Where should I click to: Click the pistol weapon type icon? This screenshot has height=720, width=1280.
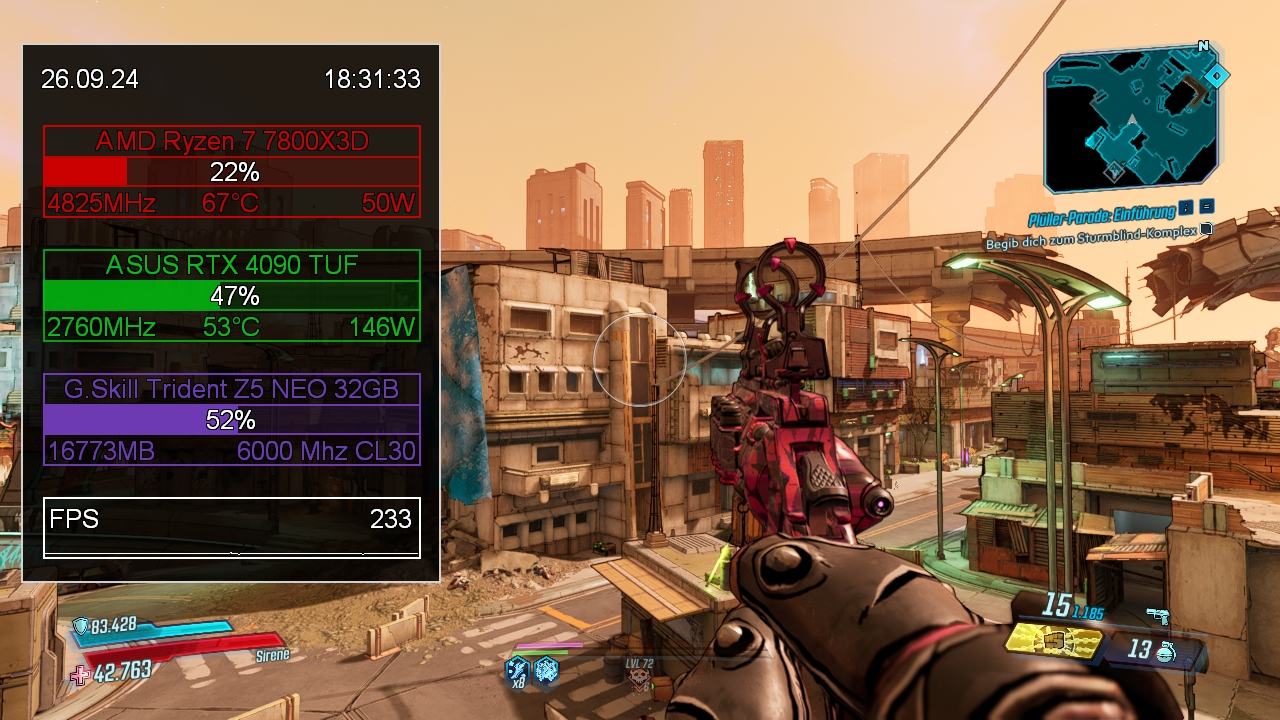[1159, 616]
